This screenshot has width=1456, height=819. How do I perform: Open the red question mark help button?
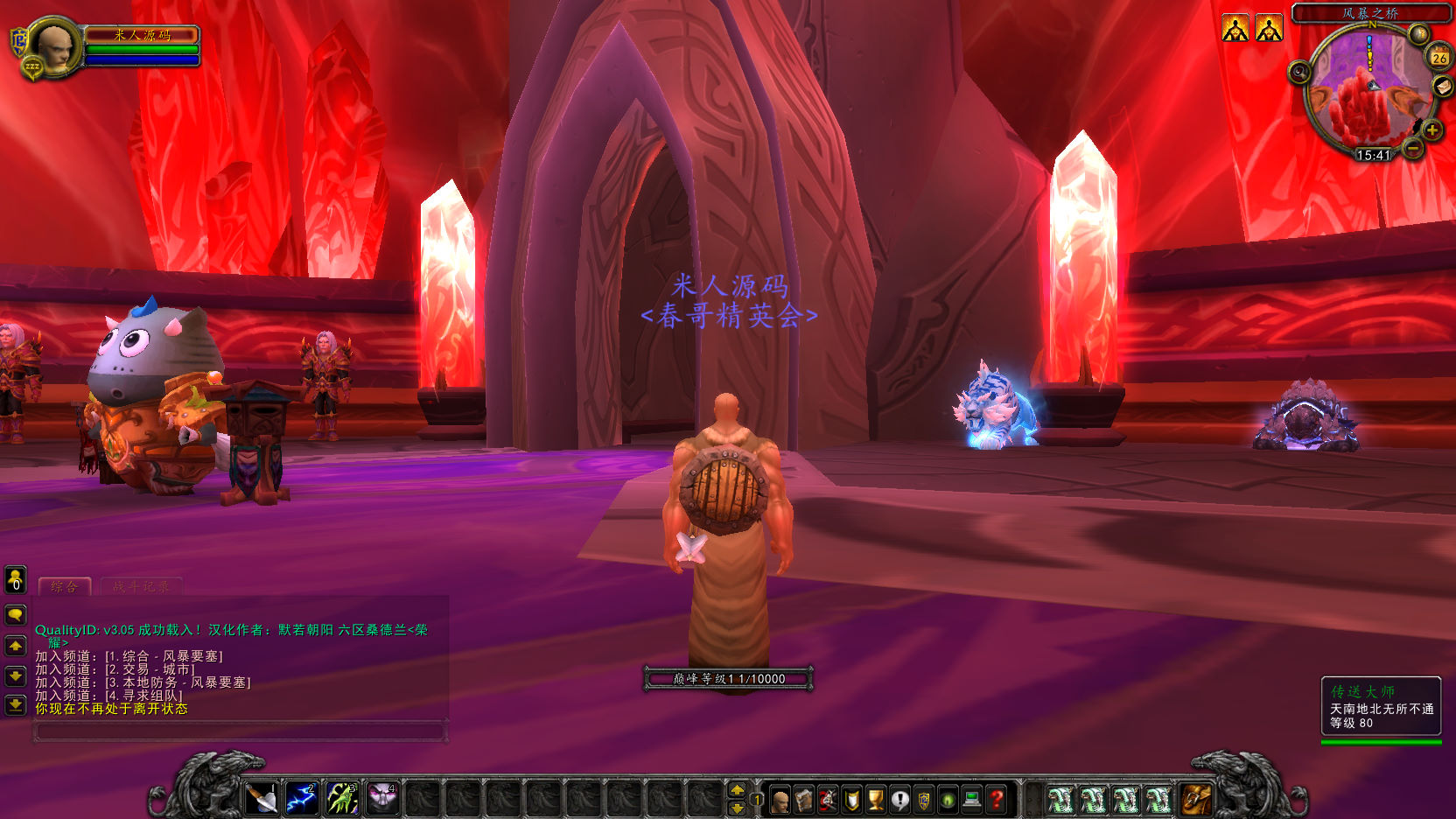pyautogui.click(x=996, y=800)
